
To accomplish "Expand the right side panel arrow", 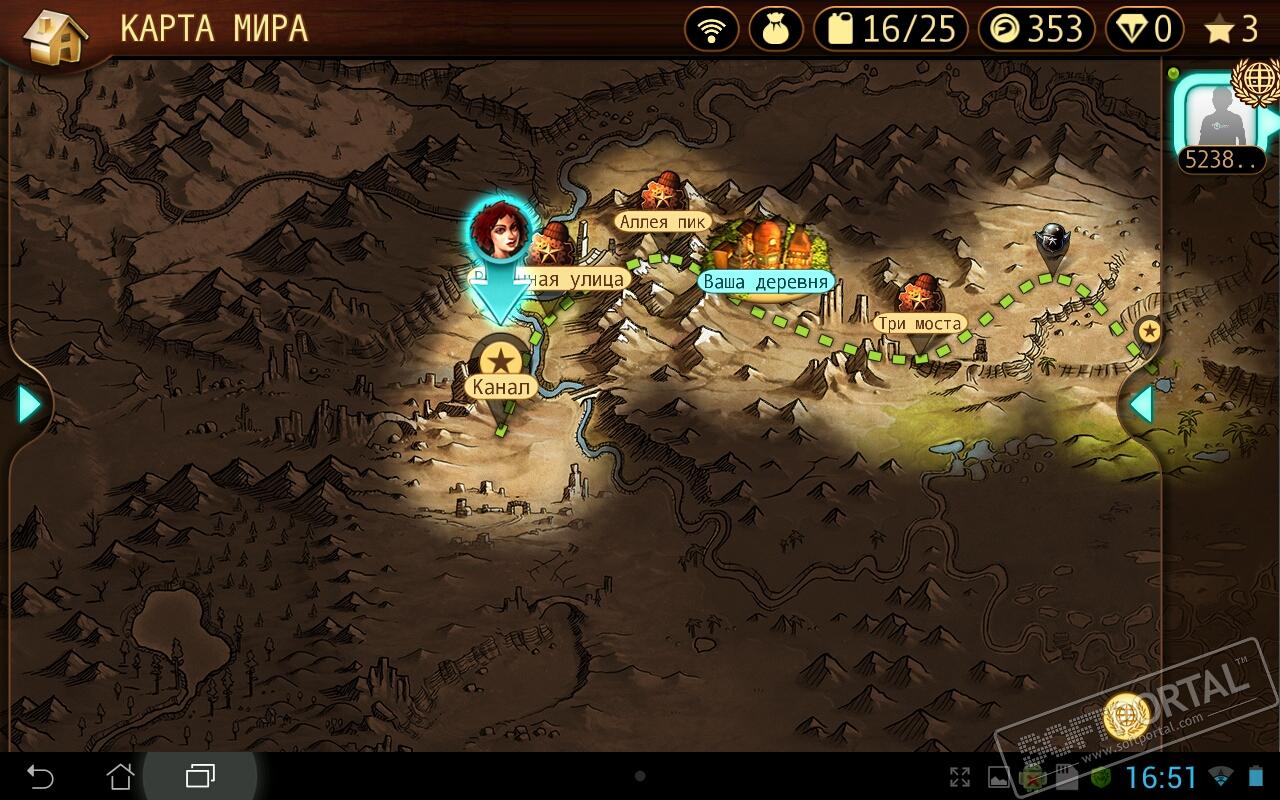I will coord(1141,404).
